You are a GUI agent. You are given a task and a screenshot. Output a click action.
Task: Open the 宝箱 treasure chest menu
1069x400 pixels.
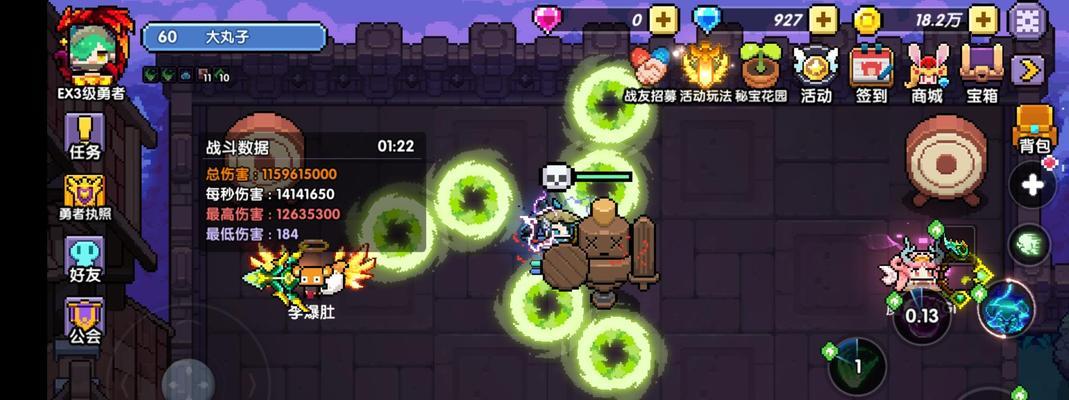(982, 72)
